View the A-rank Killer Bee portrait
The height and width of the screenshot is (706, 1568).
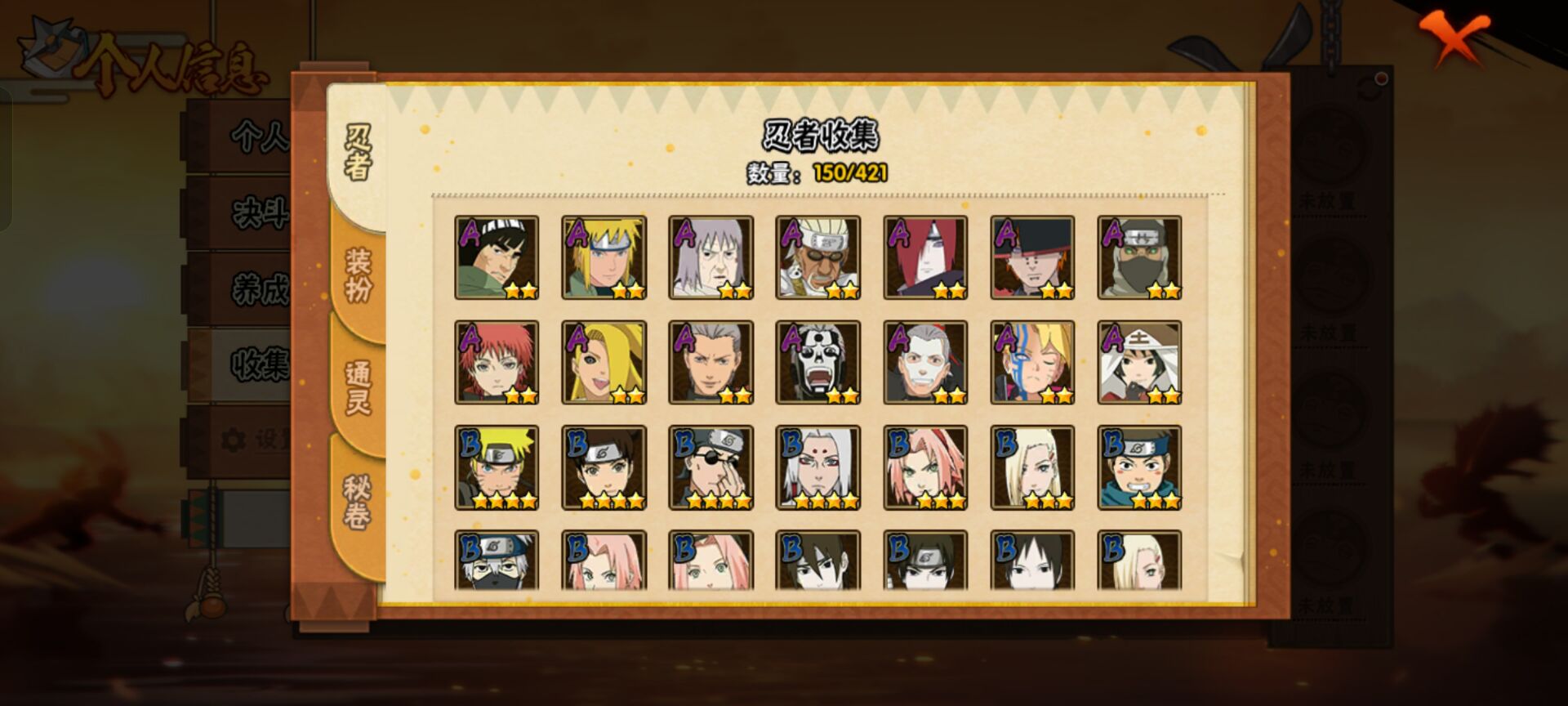tap(817, 257)
